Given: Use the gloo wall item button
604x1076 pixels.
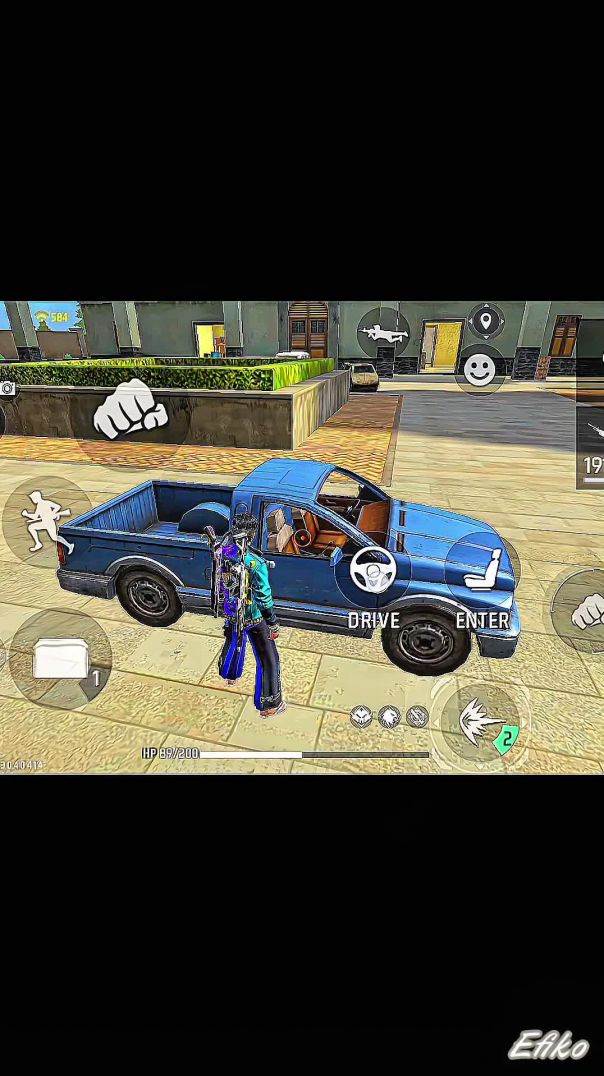Looking at the screenshot, I should (61, 660).
